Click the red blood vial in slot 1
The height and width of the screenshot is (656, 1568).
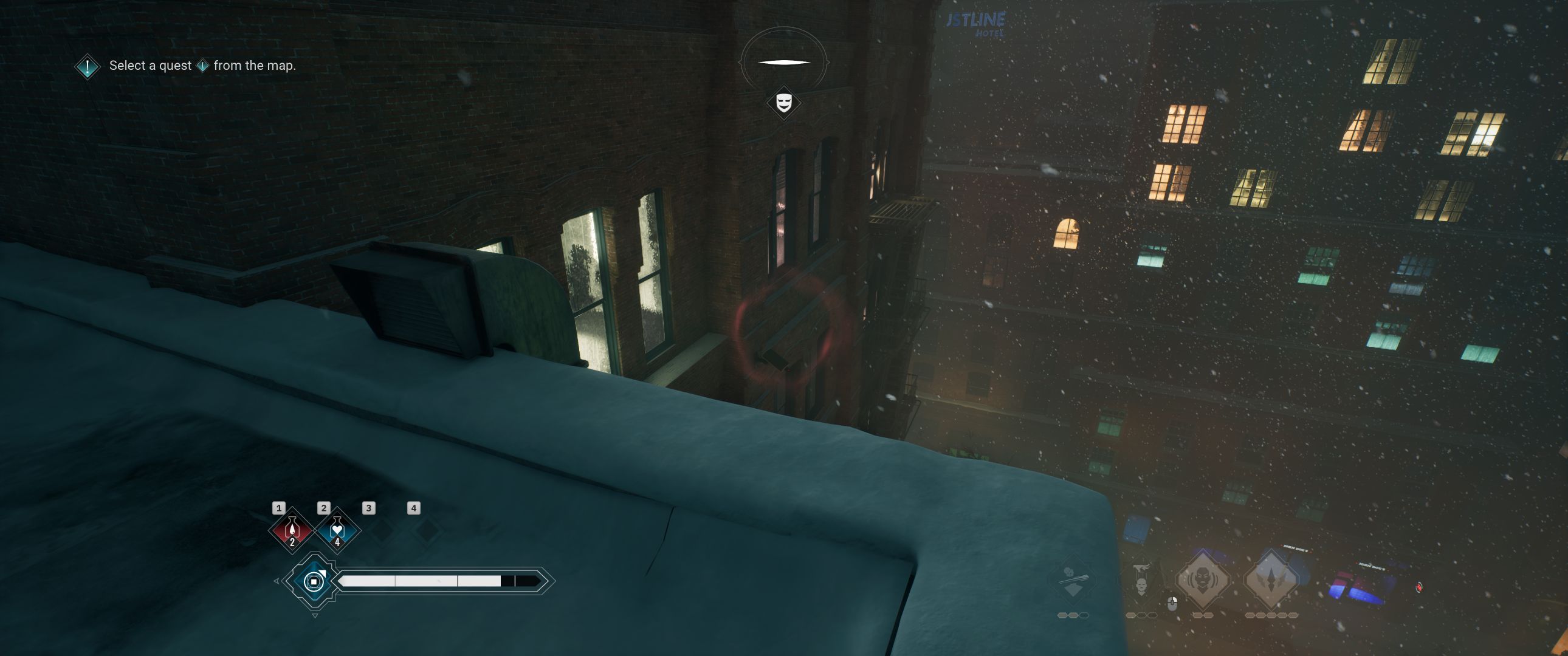point(292,531)
